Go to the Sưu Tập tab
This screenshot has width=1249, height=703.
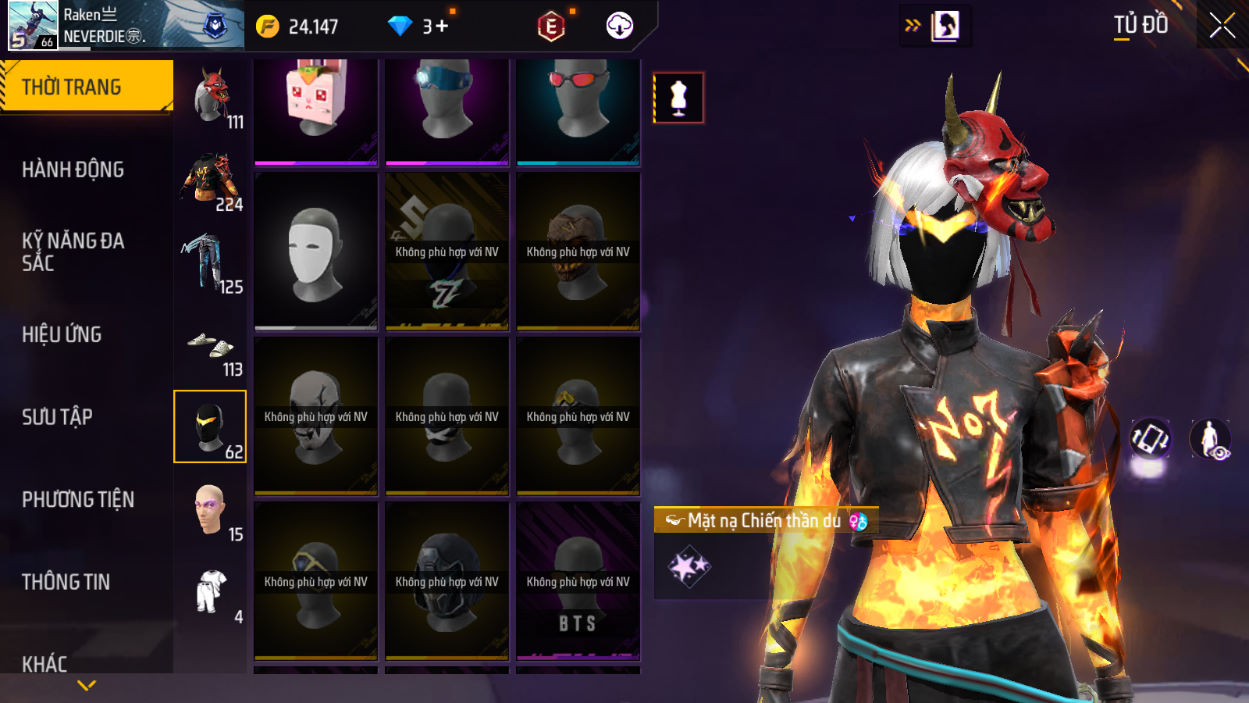tap(56, 417)
